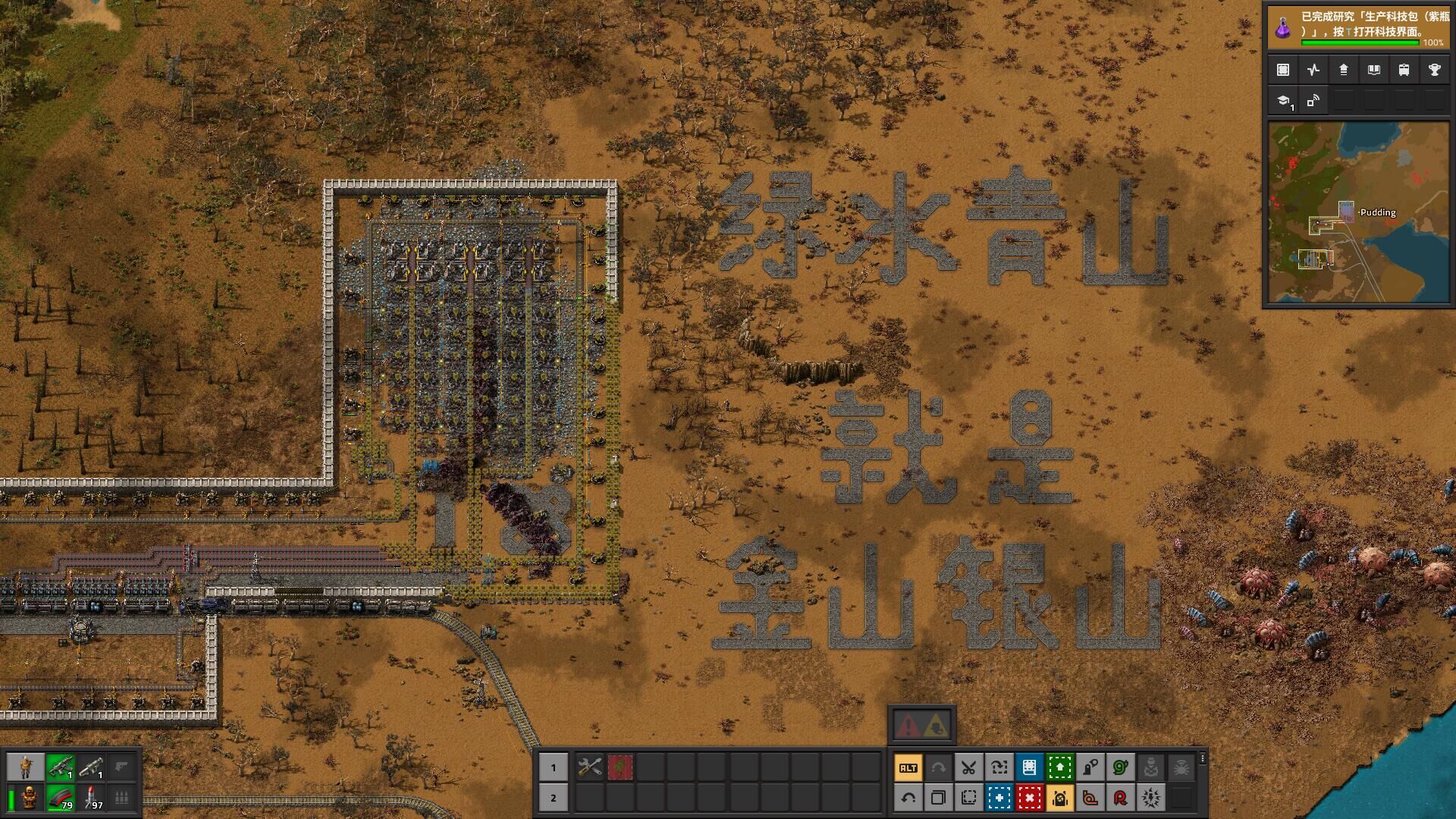This screenshot has height=819, width=1456.
Task: Toggle the ALT info mode button
Action: [x=908, y=767]
